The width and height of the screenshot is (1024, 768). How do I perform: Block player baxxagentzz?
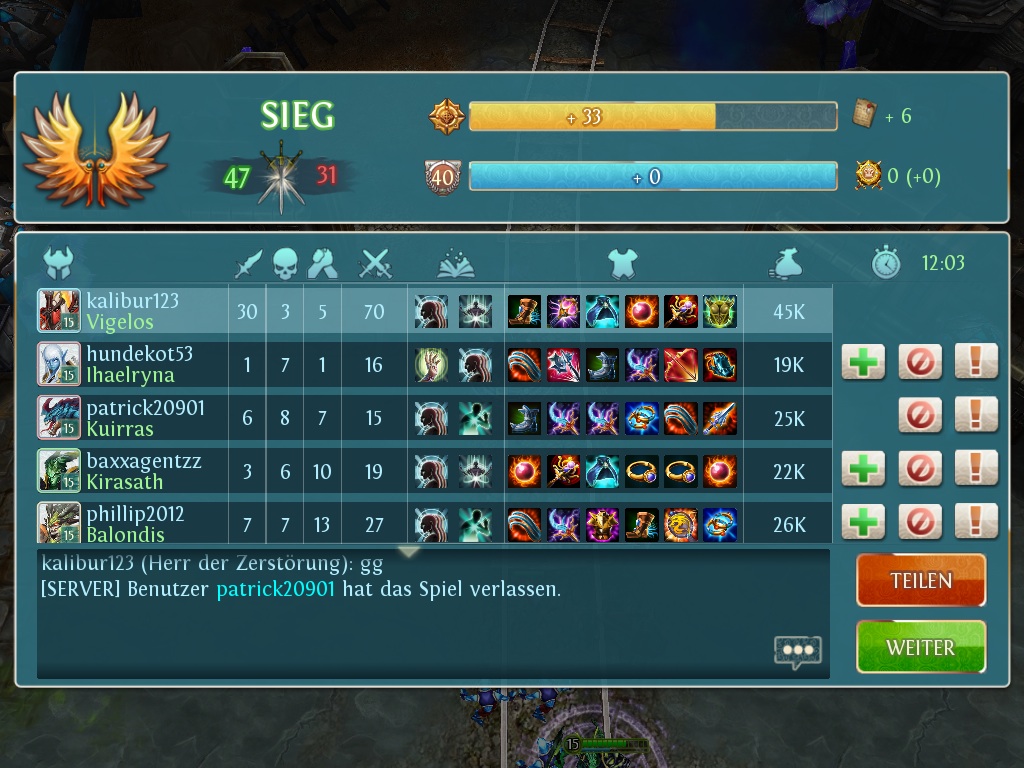pyautogui.click(x=920, y=469)
